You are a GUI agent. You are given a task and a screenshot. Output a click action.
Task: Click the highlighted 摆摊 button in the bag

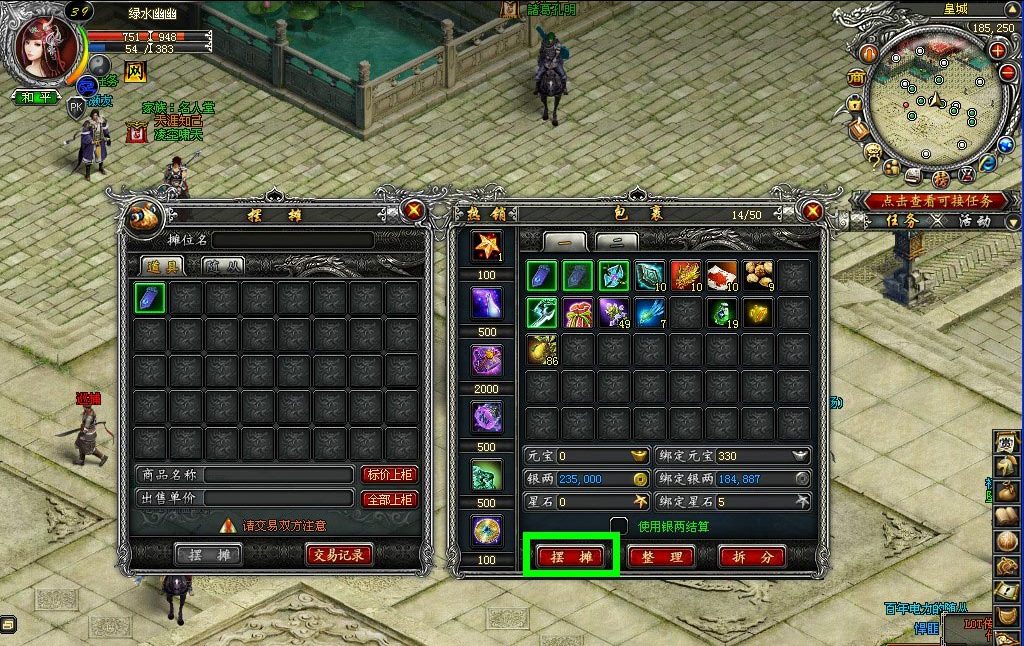click(571, 556)
